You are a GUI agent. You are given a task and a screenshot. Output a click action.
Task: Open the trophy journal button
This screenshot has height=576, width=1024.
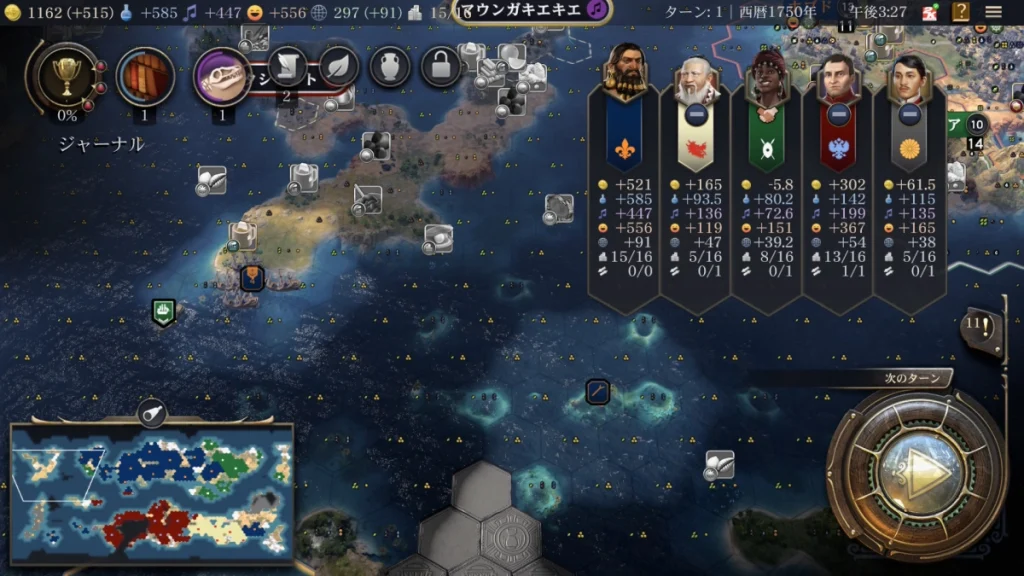(x=67, y=78)
